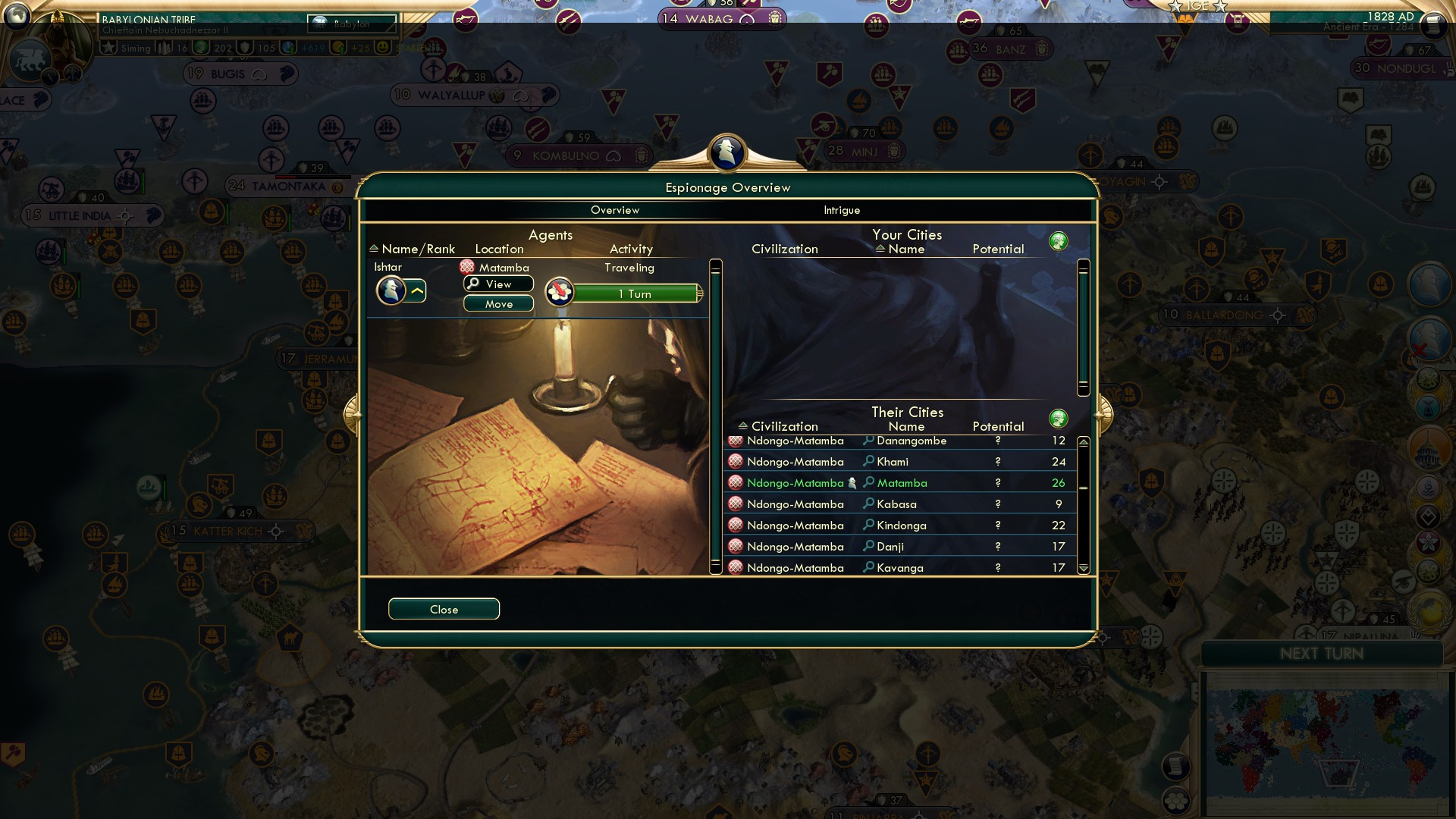
Task: Click the Close button
Action: pyautogui.click(x=444, y=609)
